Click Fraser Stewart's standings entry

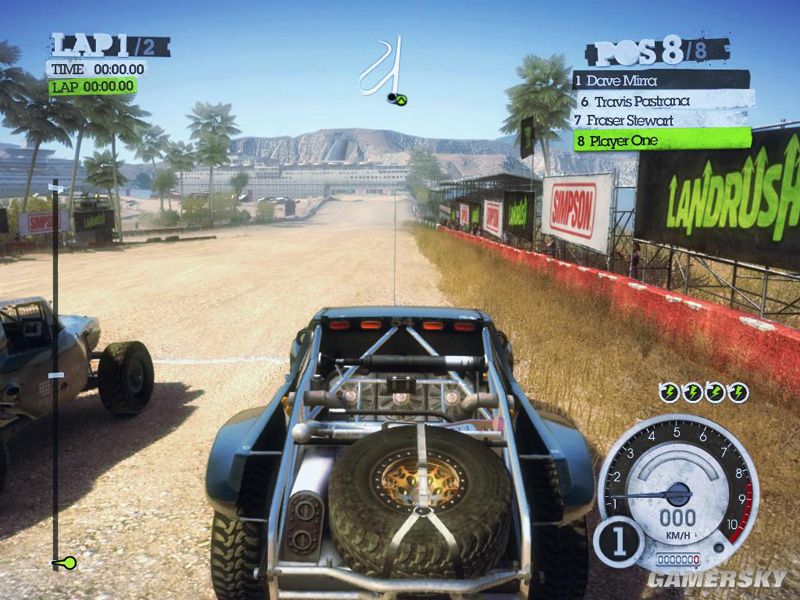coord(660,120)
